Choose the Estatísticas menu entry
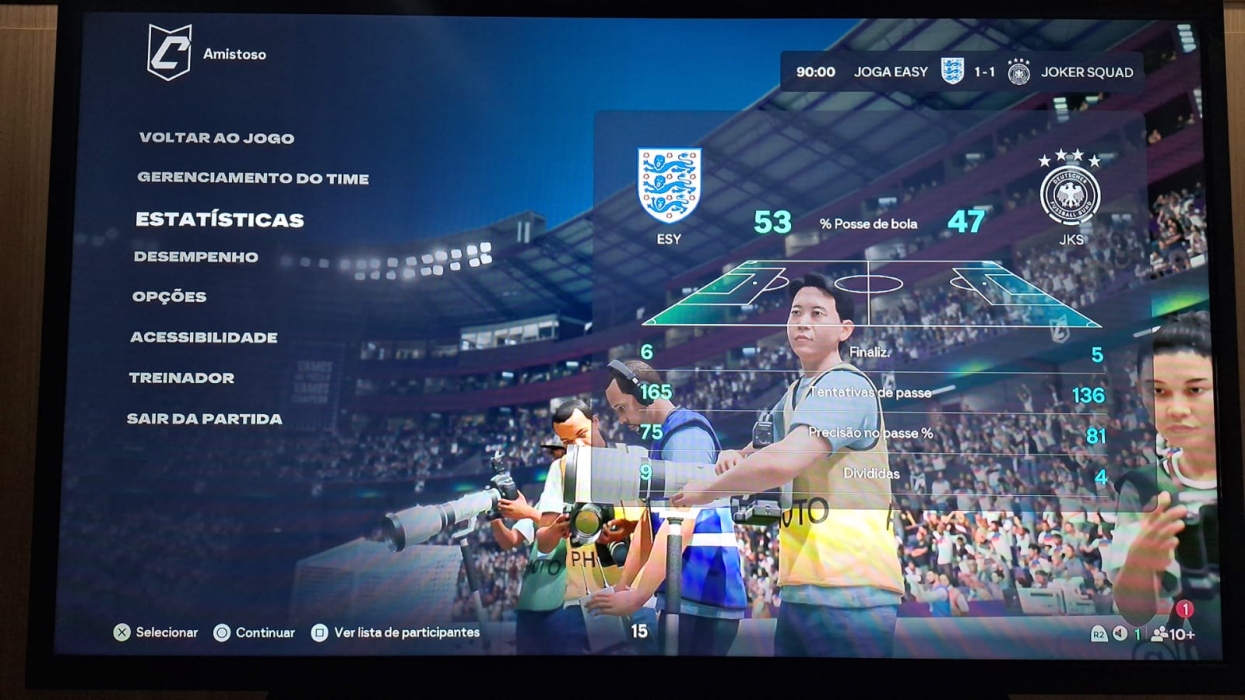 [x=219, y=219]
